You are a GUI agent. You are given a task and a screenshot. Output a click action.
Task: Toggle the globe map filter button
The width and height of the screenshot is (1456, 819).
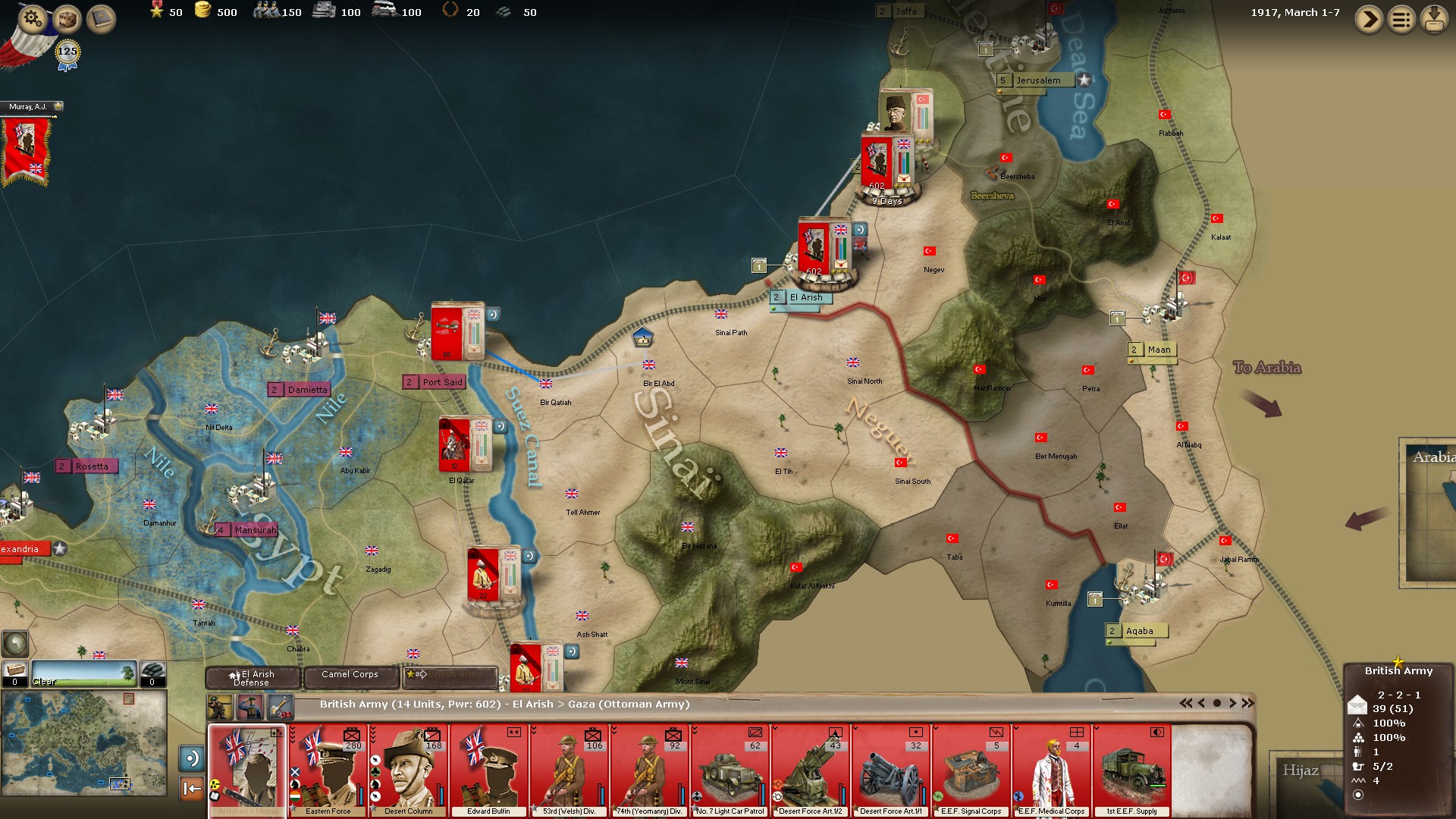[15, 644]
